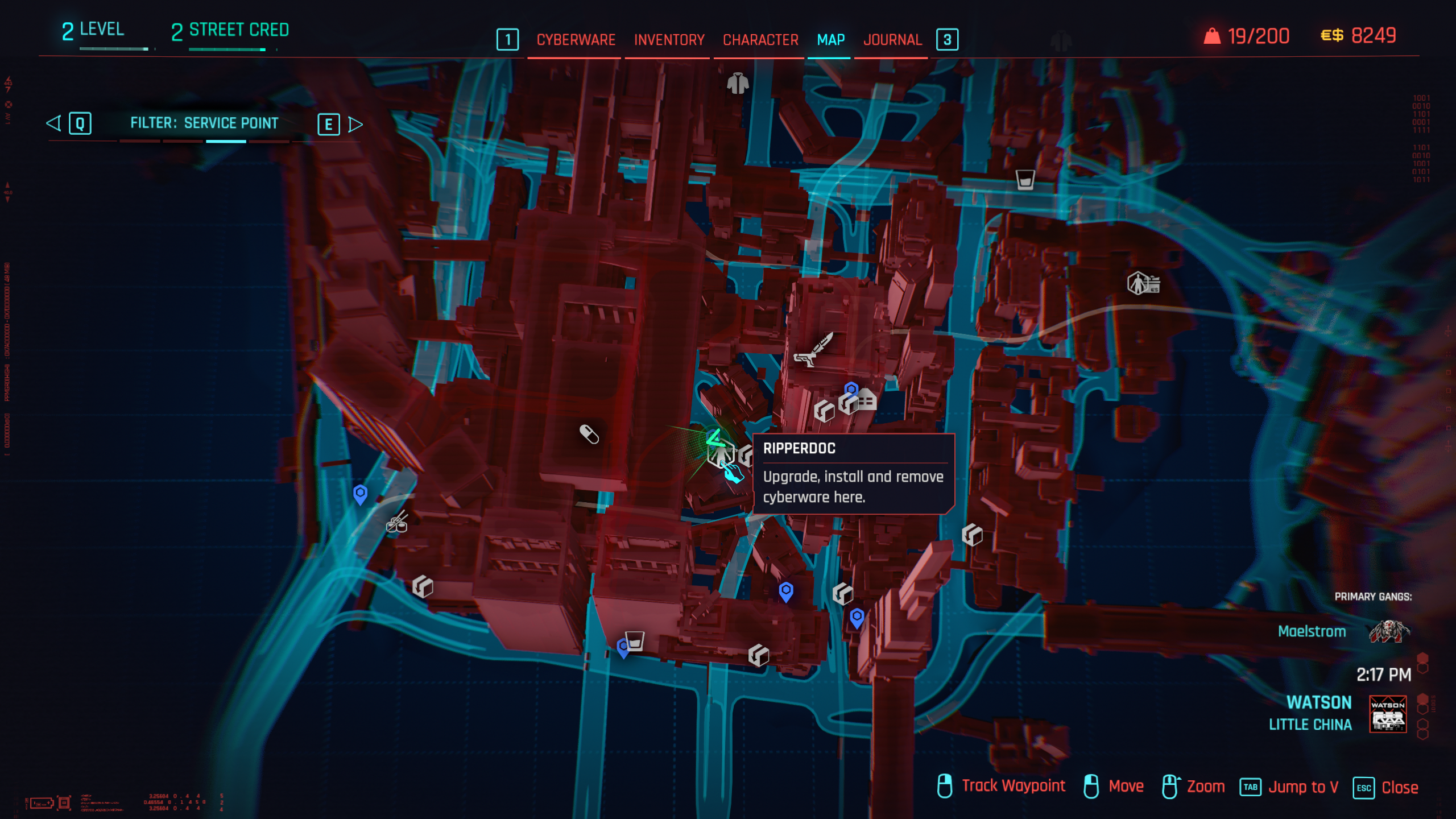This screenshot has height=819, width=1456.
Task: Open the Journal tab
Action: click(x=891, y=40)
